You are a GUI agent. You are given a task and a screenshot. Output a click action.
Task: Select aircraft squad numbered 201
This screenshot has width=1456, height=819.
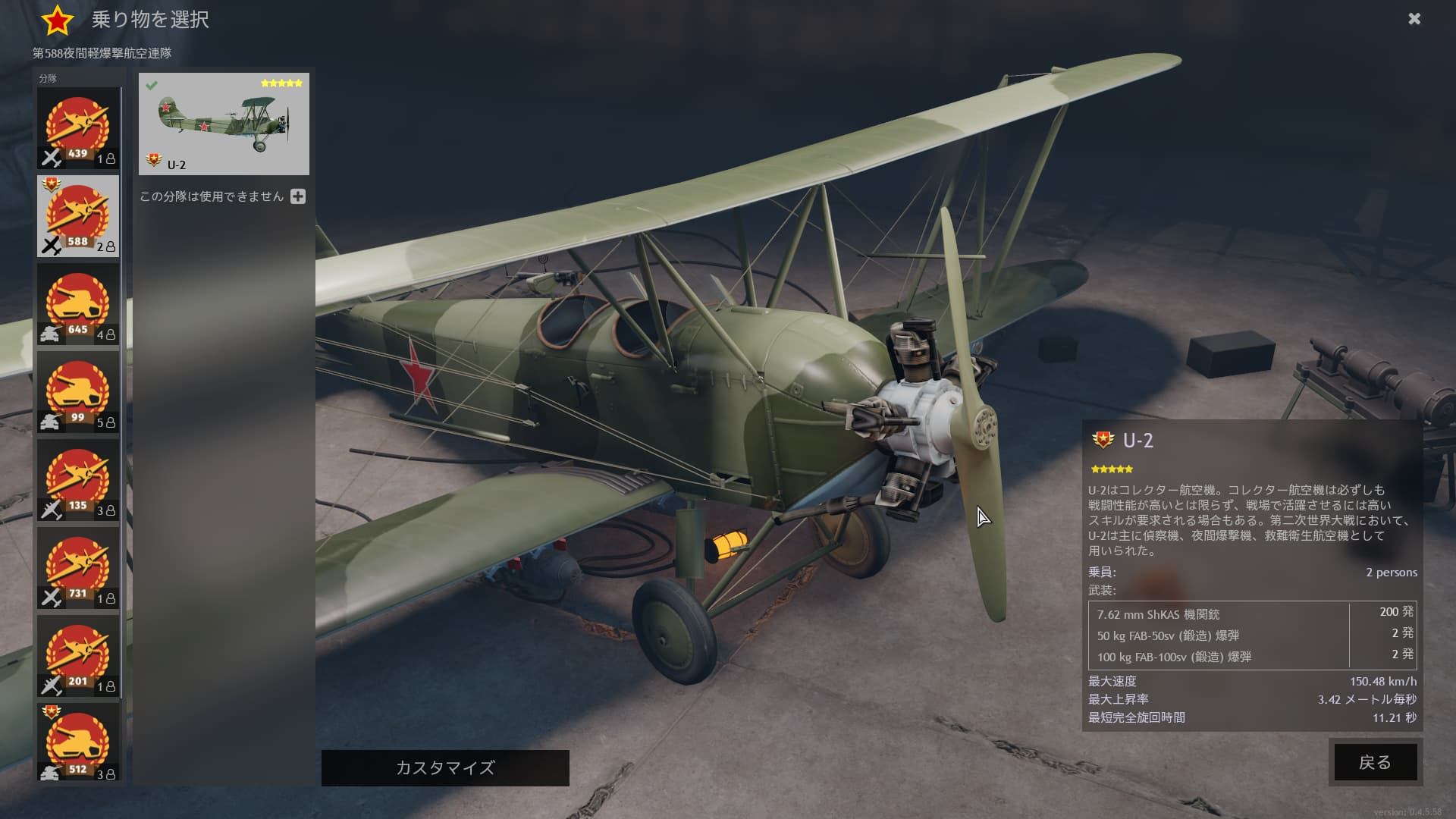[78, 656]
